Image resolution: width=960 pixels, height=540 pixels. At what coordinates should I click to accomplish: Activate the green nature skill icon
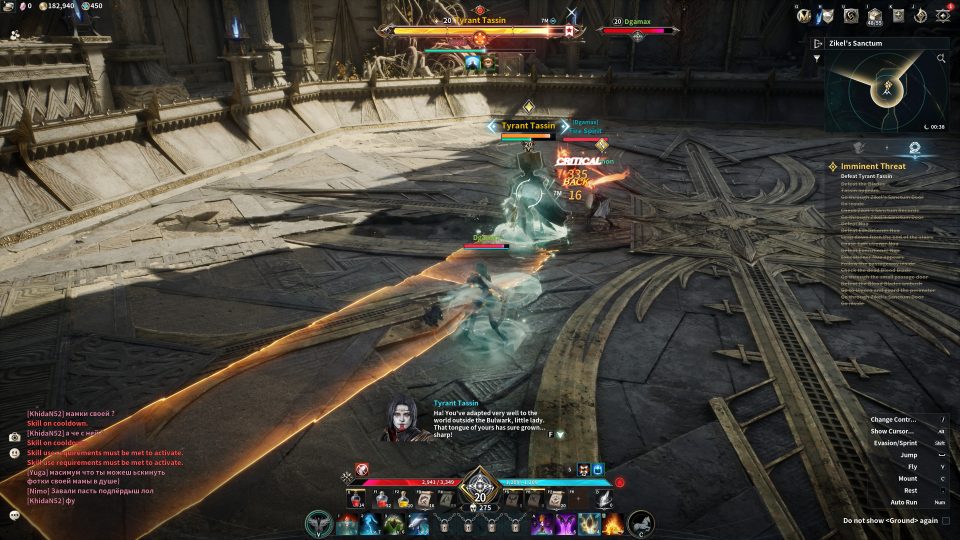393,524
